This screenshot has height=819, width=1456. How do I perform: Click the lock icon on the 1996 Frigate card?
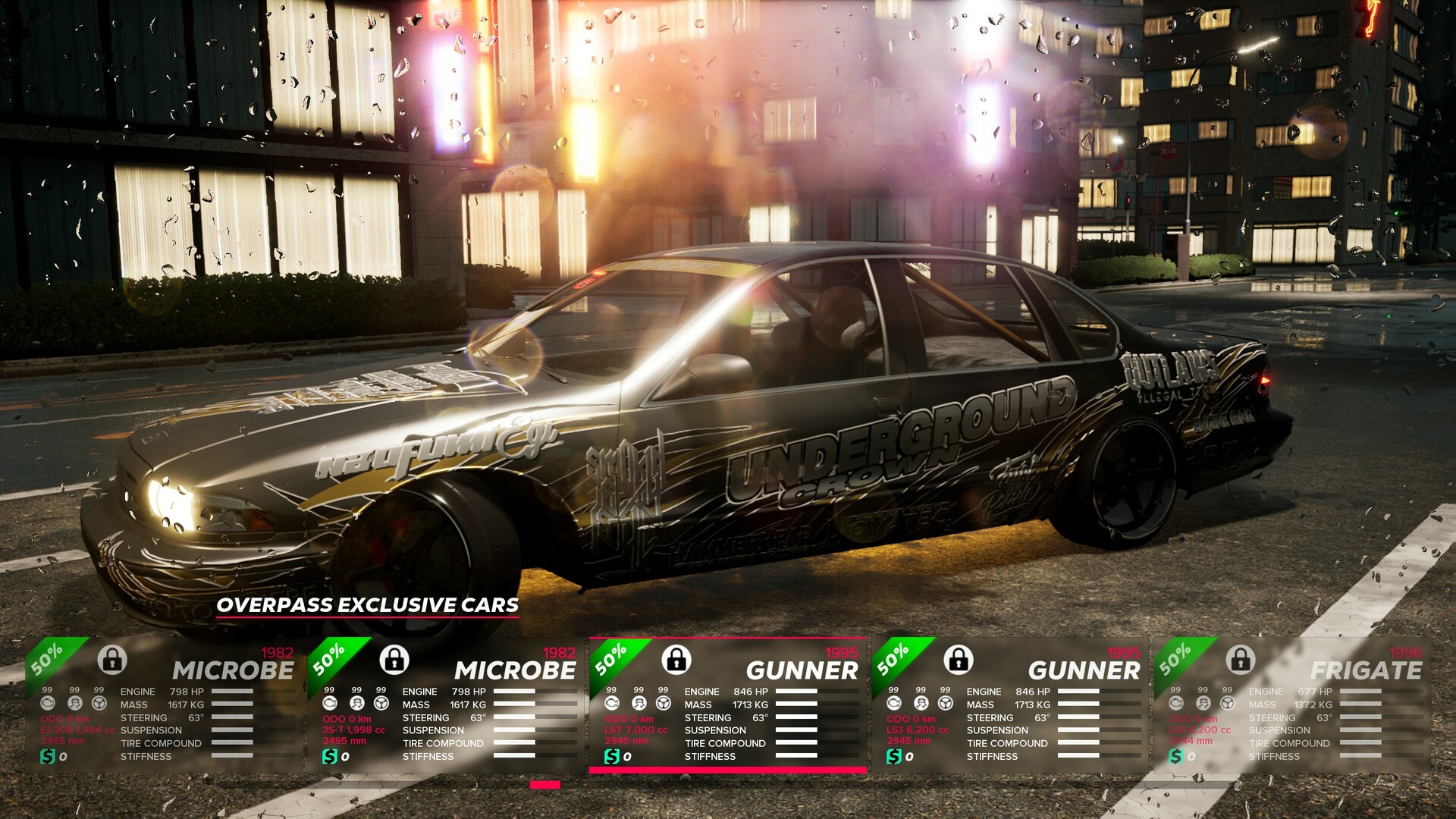click(1239, 661)
